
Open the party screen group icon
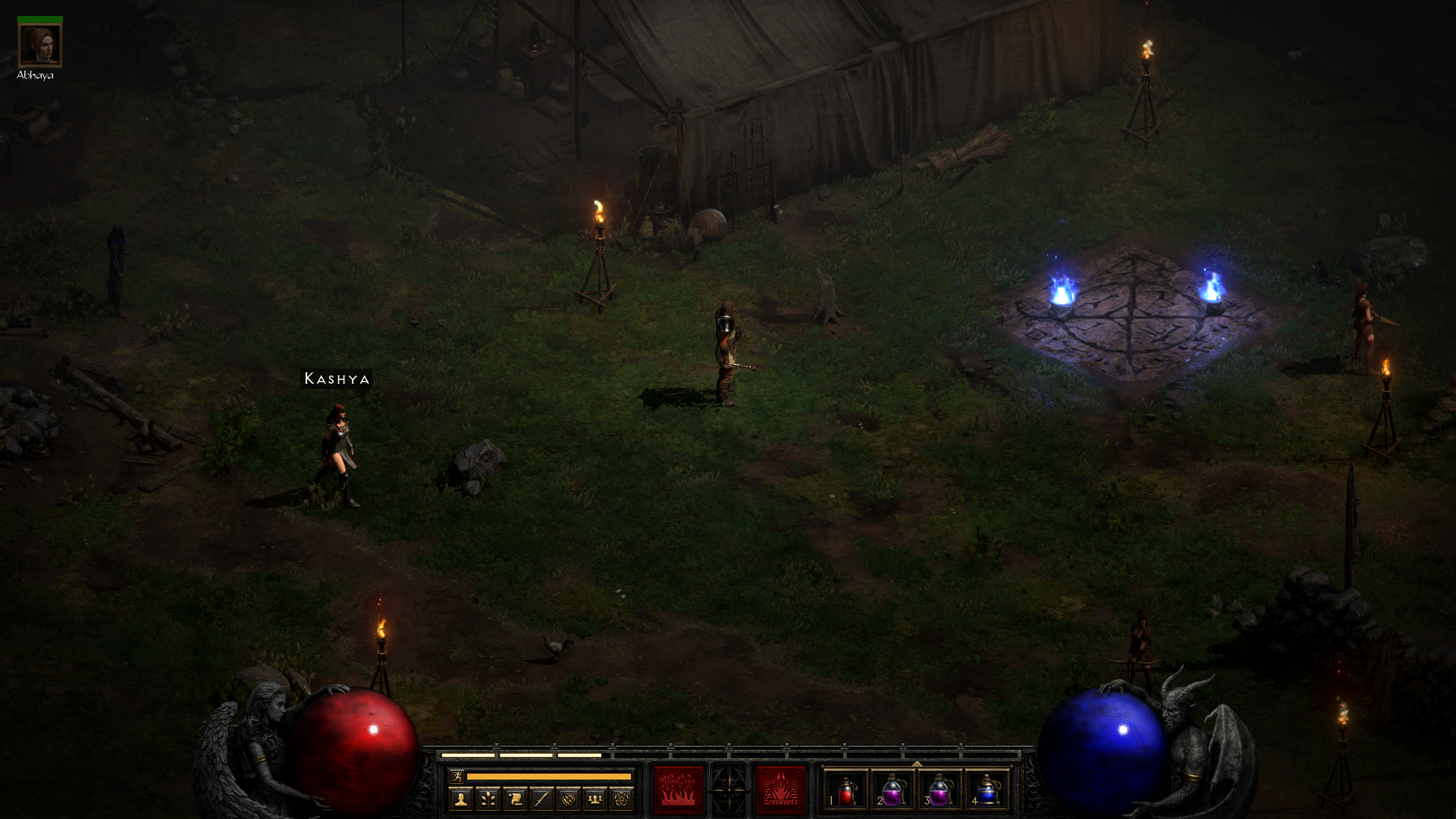click(595, 799)
